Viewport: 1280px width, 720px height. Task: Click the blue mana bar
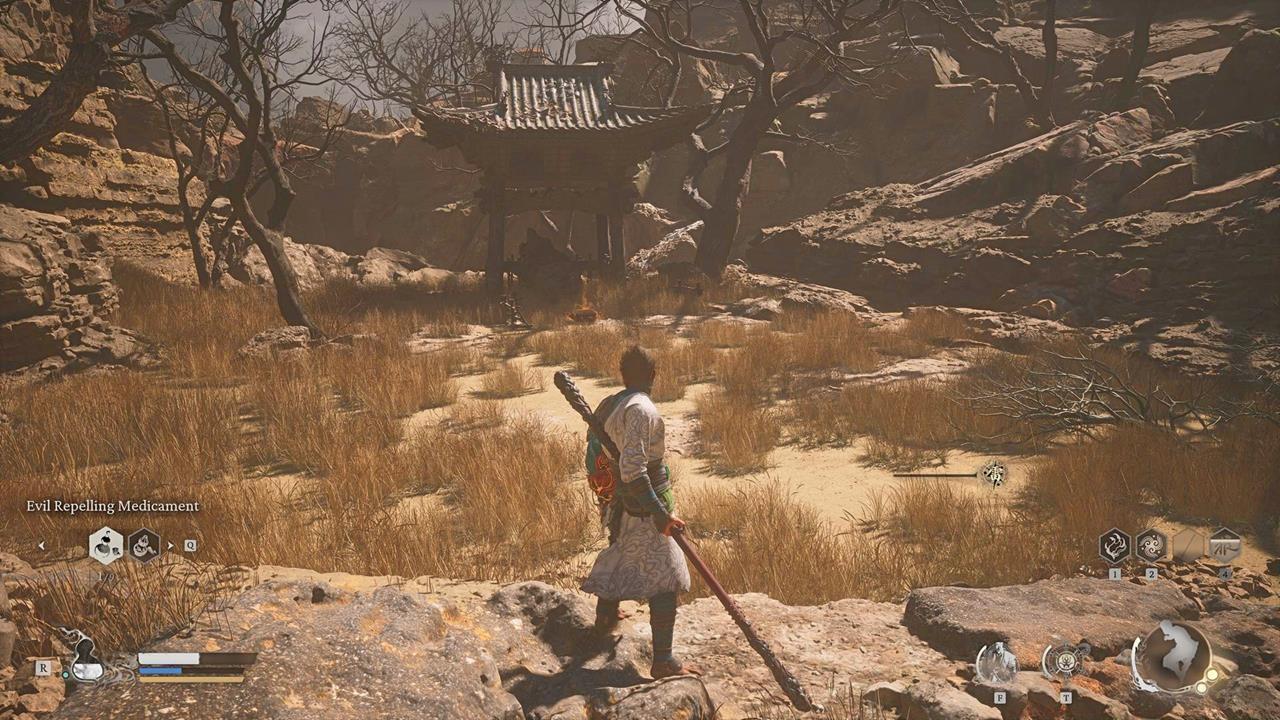tap(159, 670)
